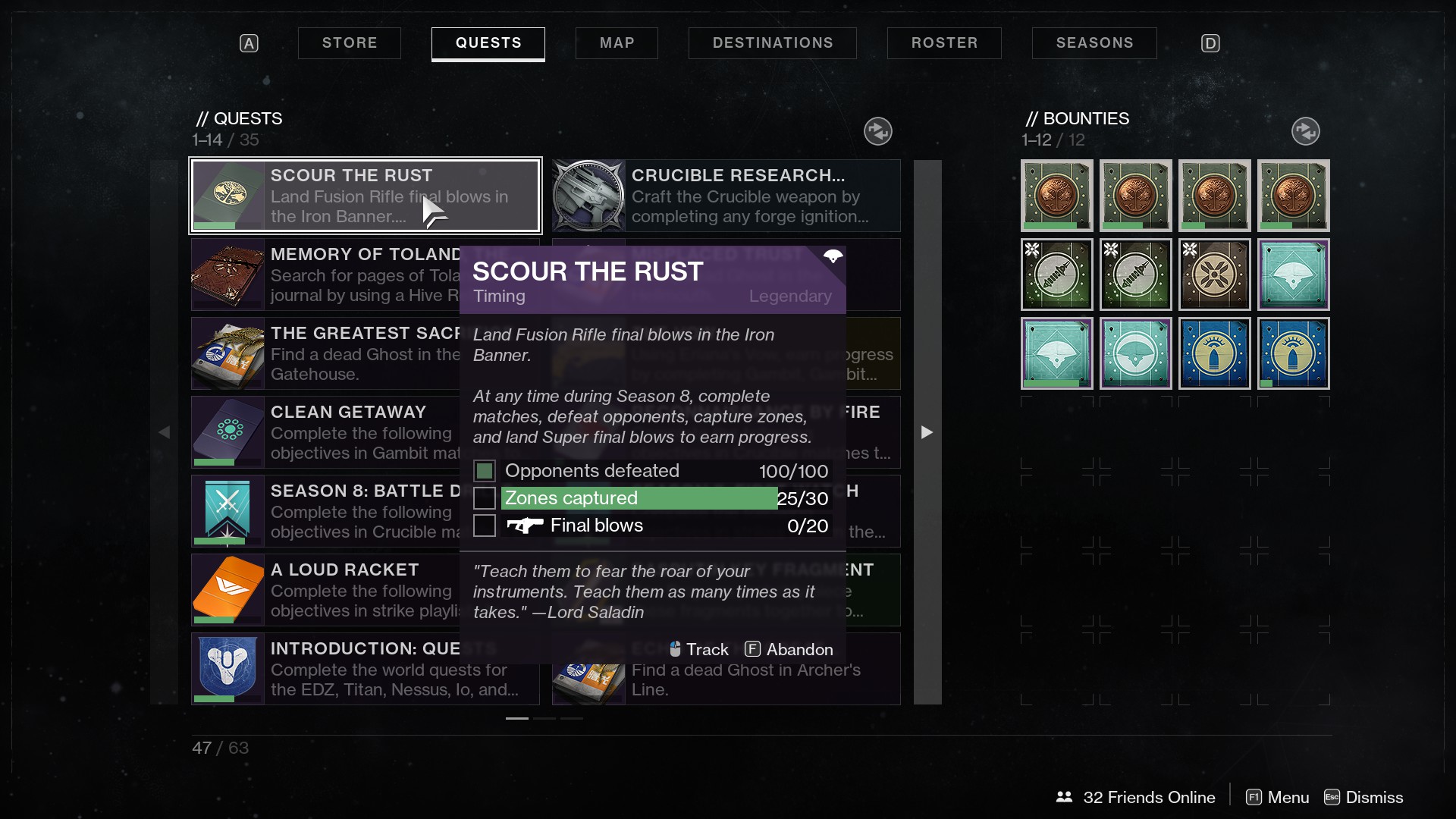Switch to the Seasons tab
The width and height of the screenshot is (1456, 819).
[1094, 43]
